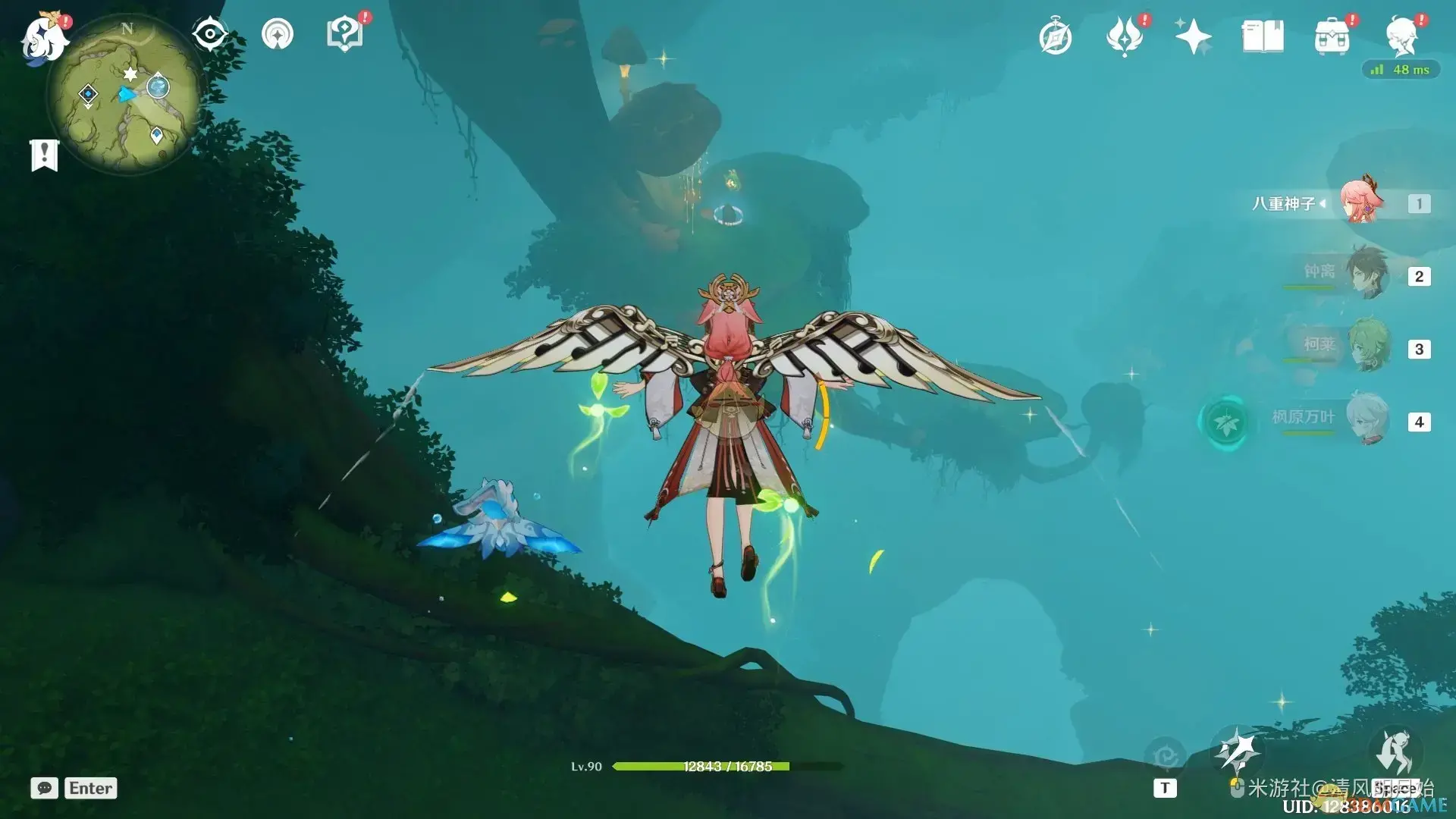Open the backpack inventory
Viewport: 1456px width, 819px height.
tap(1332, 37)
